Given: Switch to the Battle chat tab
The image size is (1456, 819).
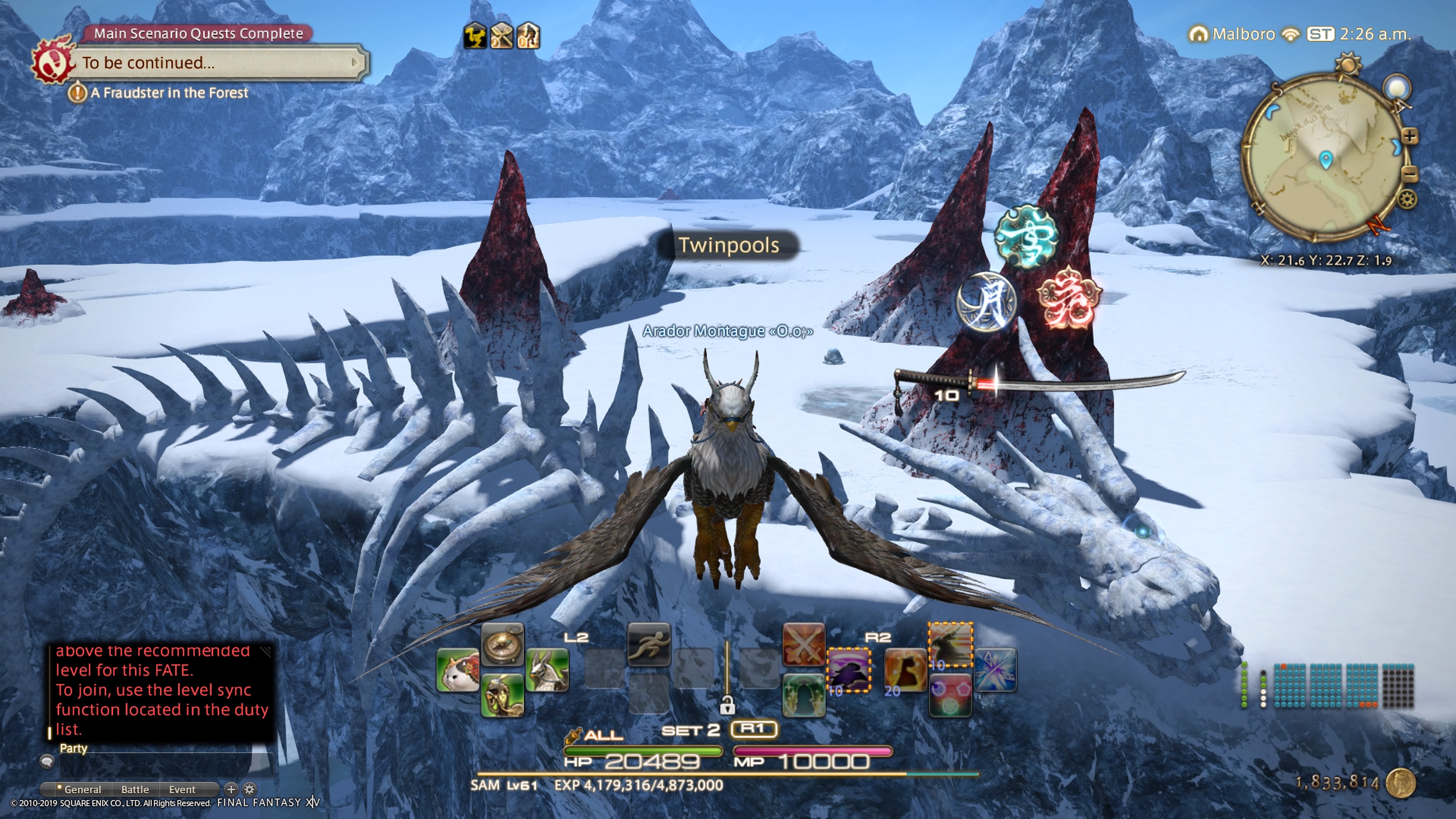Looking at the screenshot, I should click(x=135, y=789).
